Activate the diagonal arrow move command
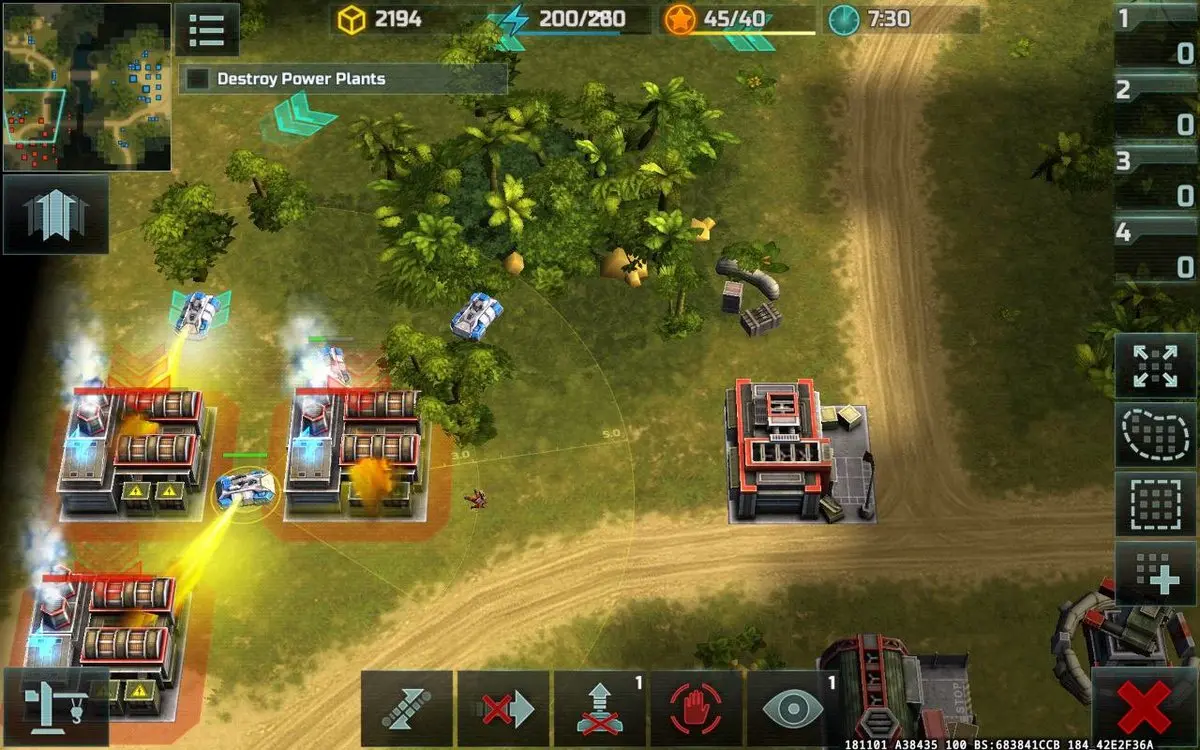The height and width of the screenshot is (750, 1200). pos(407,708)
